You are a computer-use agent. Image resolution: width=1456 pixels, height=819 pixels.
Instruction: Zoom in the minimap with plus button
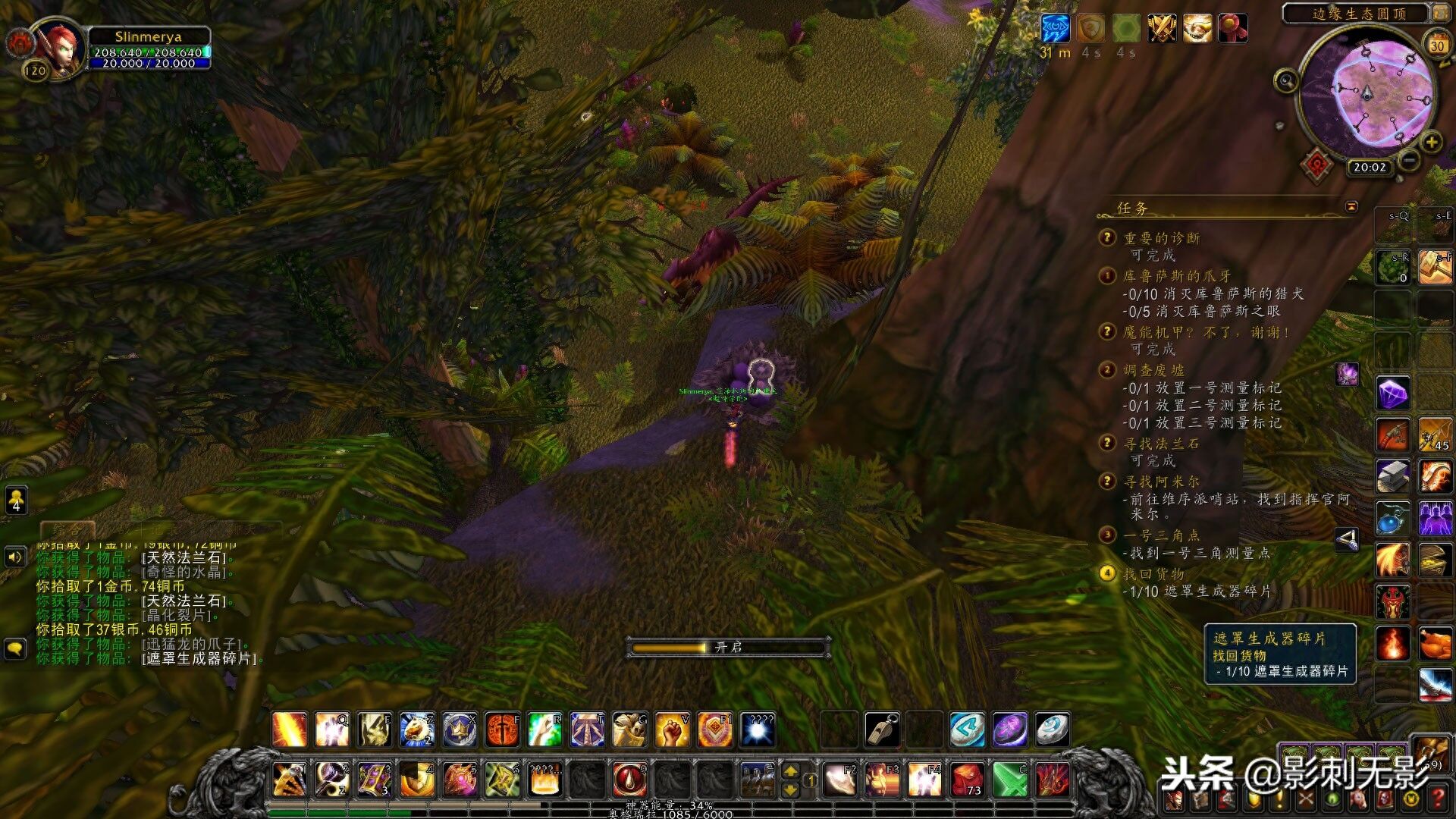[x=1430, y=142]
